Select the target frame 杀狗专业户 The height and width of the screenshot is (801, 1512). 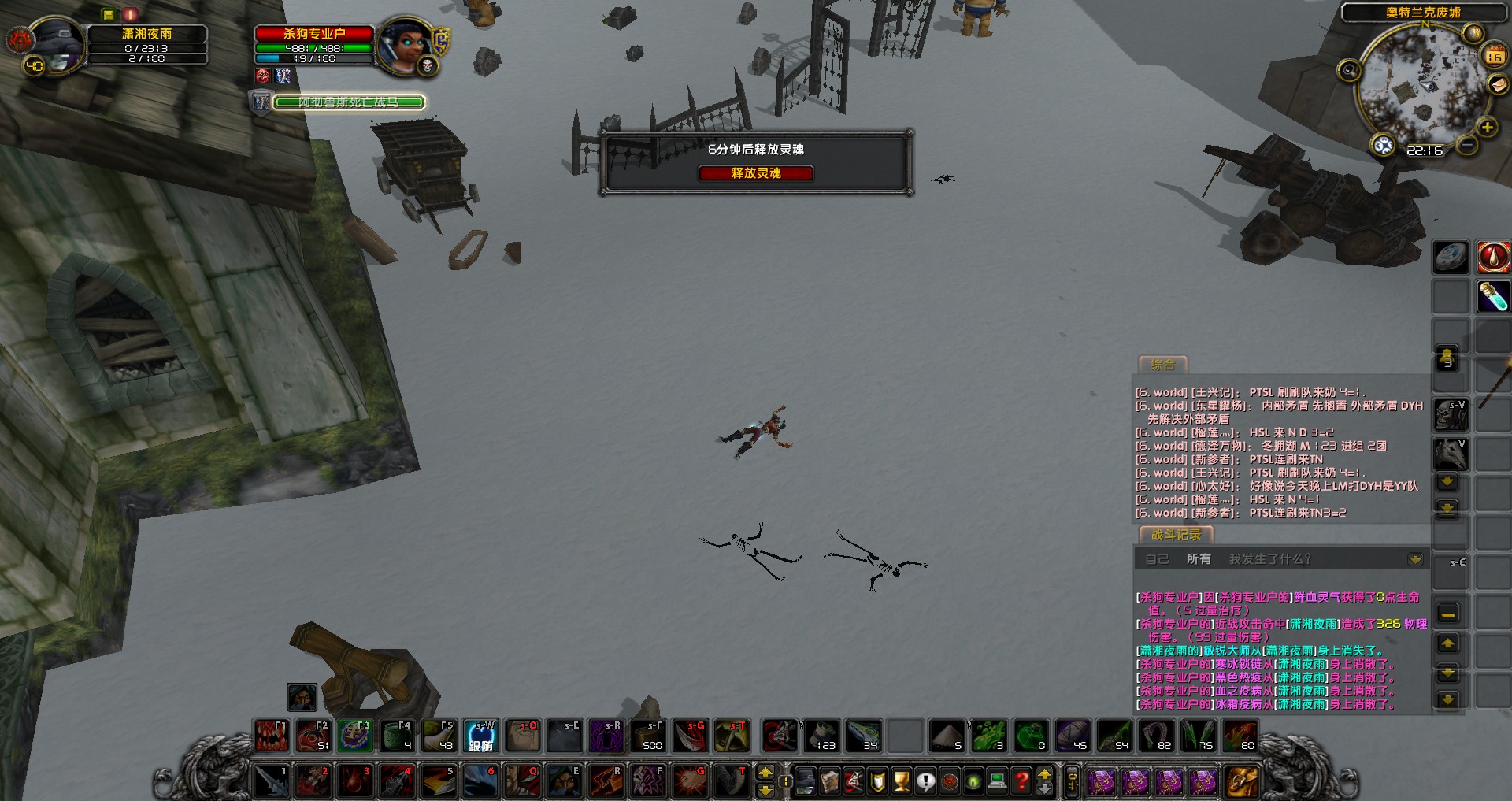pos(314,34)
